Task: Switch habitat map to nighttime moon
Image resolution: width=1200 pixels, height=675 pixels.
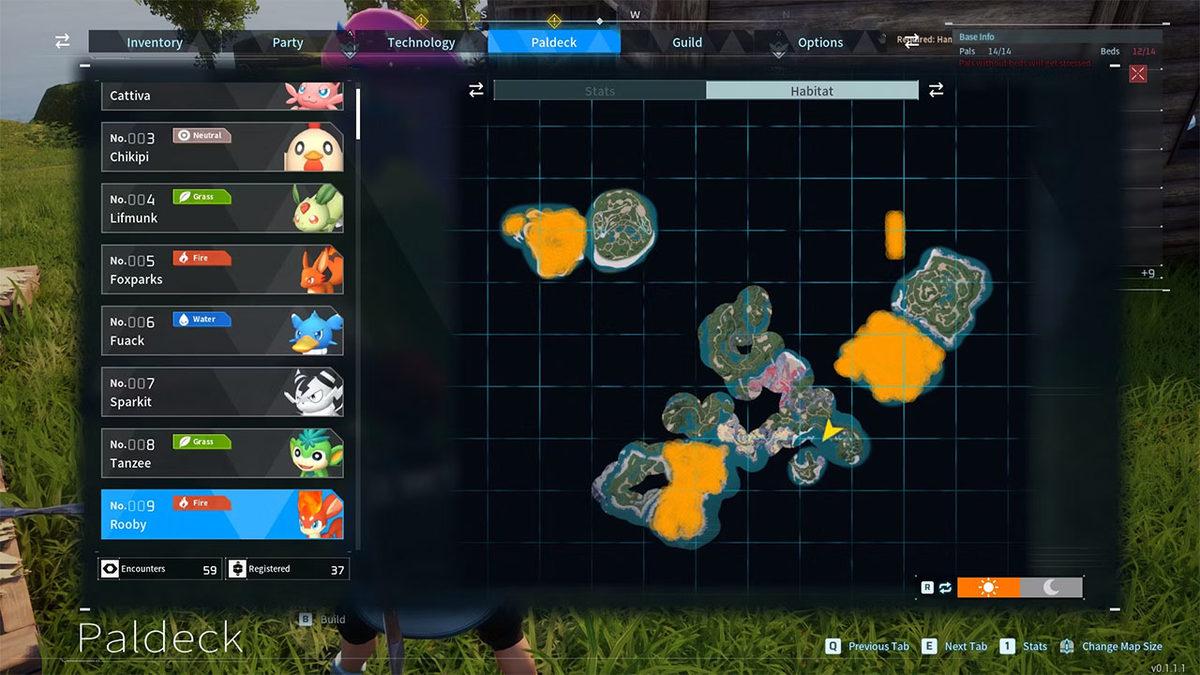Action: click(1051, 587)
